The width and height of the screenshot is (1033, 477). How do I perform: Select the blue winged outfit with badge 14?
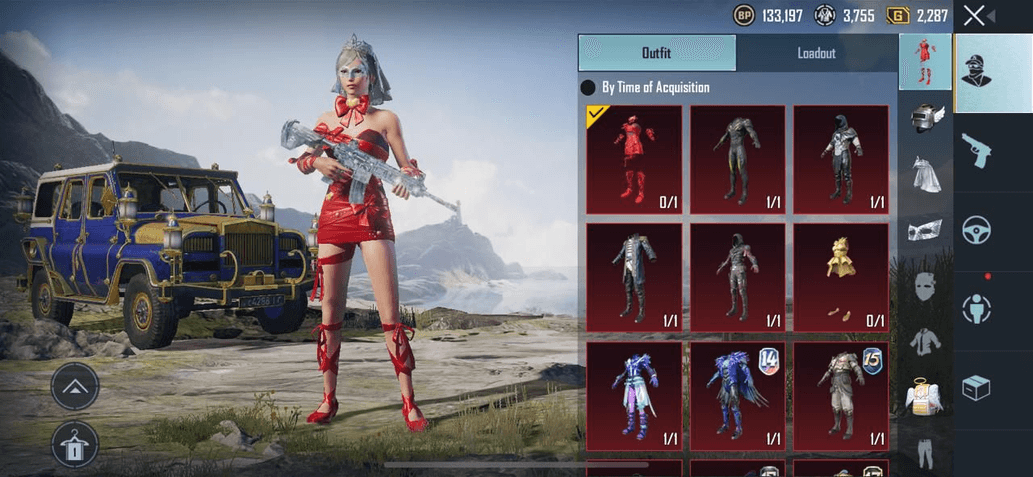737,395
